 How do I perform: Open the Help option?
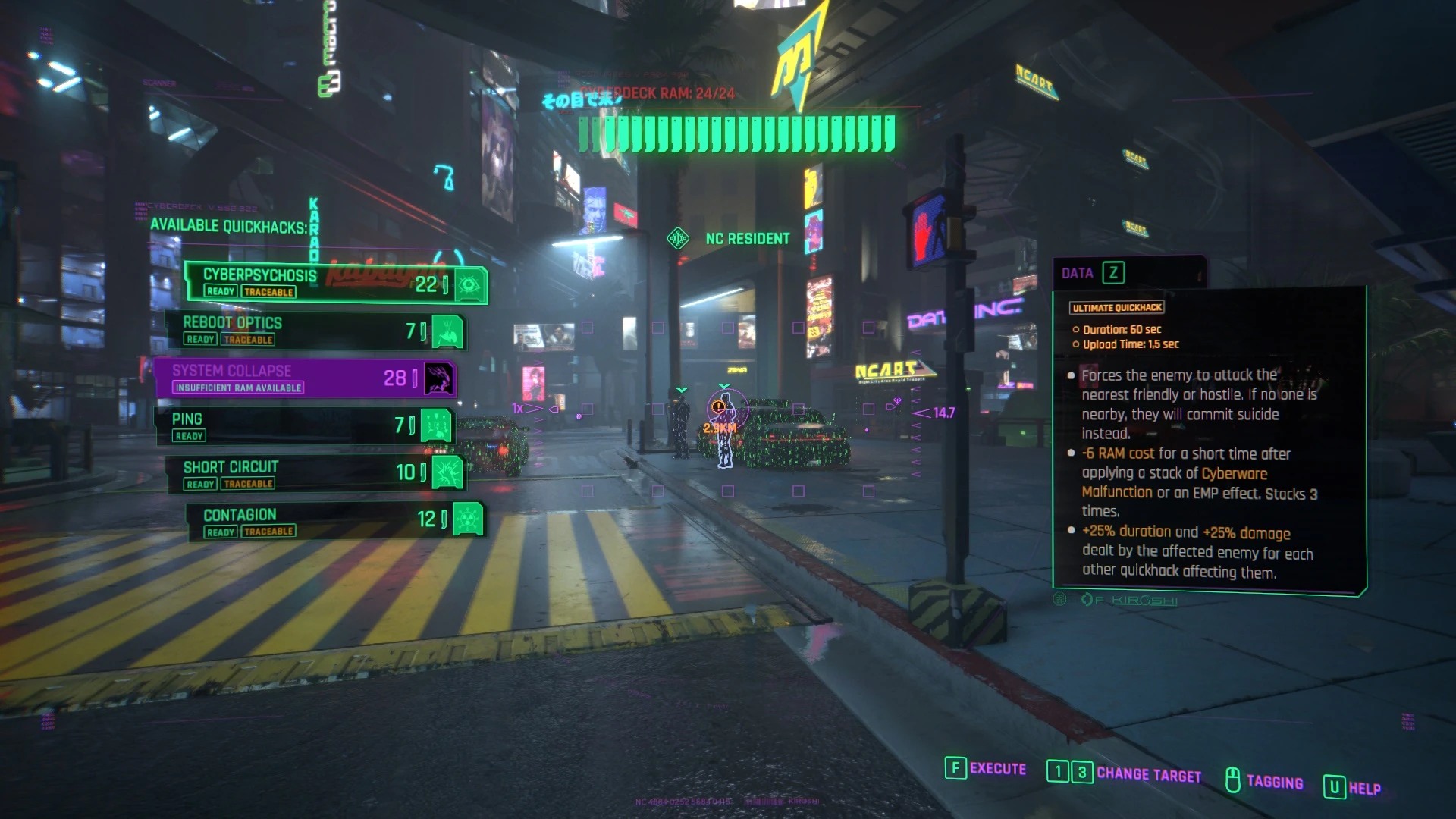(1353, 788)
